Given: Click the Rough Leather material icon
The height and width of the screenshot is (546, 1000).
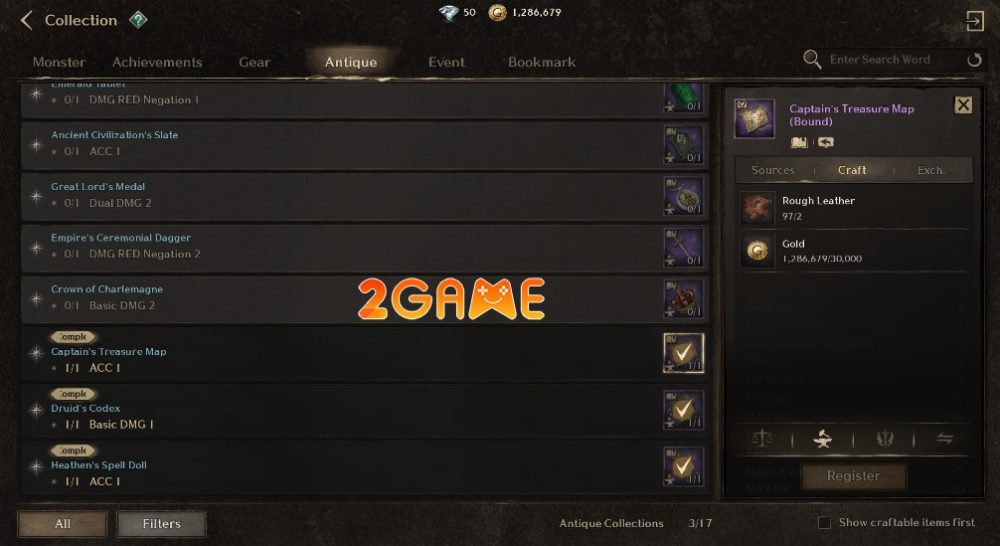Looking at the screenshot, I should (757, 208).
